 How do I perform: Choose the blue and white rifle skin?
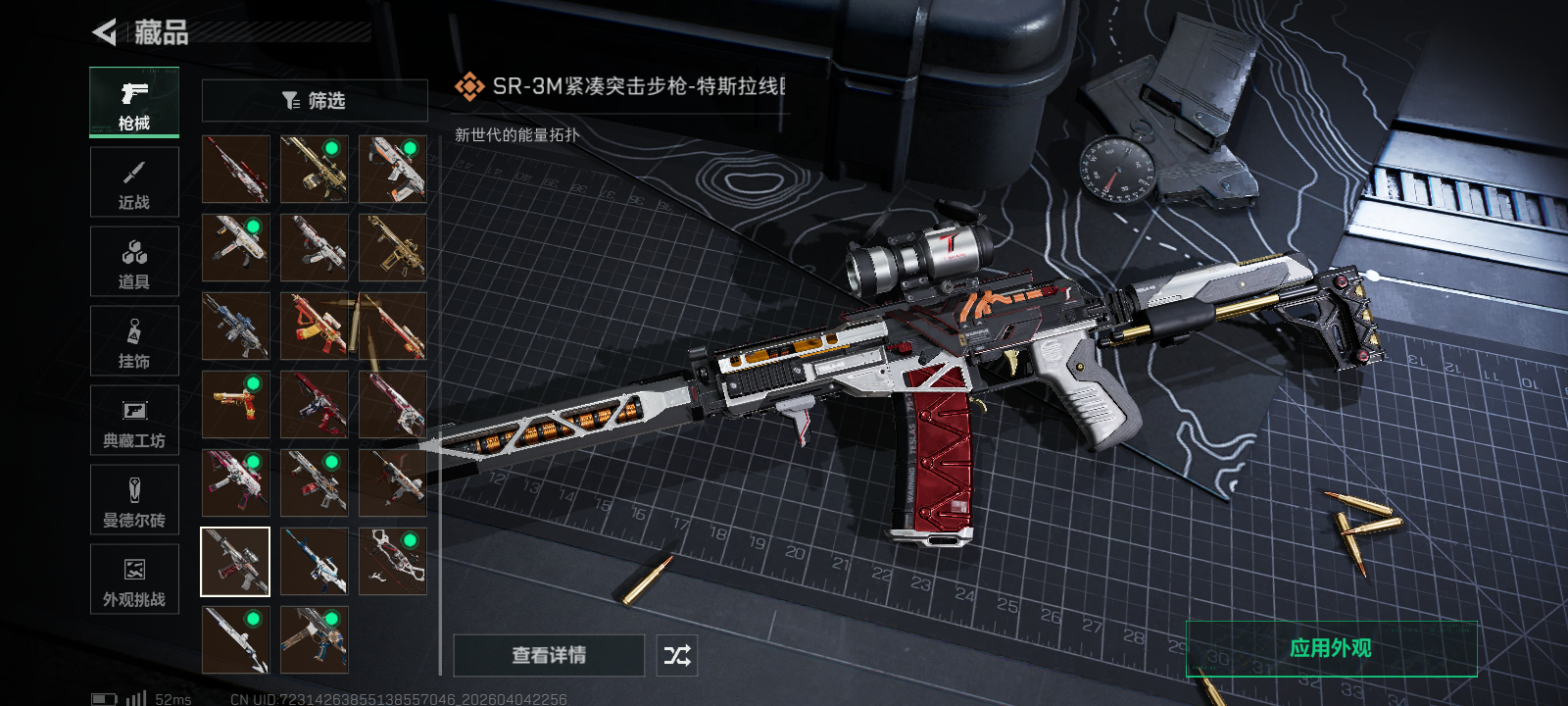pyautogui.click(x=315, y=562)
